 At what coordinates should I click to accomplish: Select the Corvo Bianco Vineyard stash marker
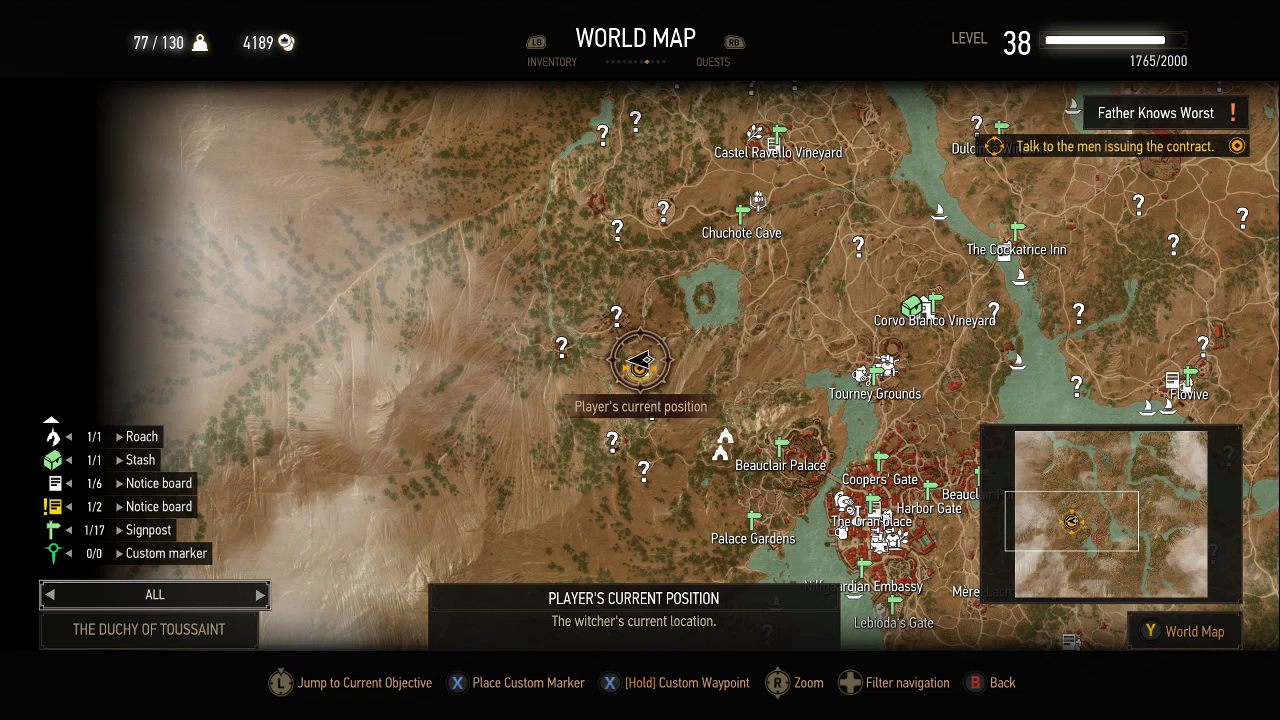tap(912, 305)
